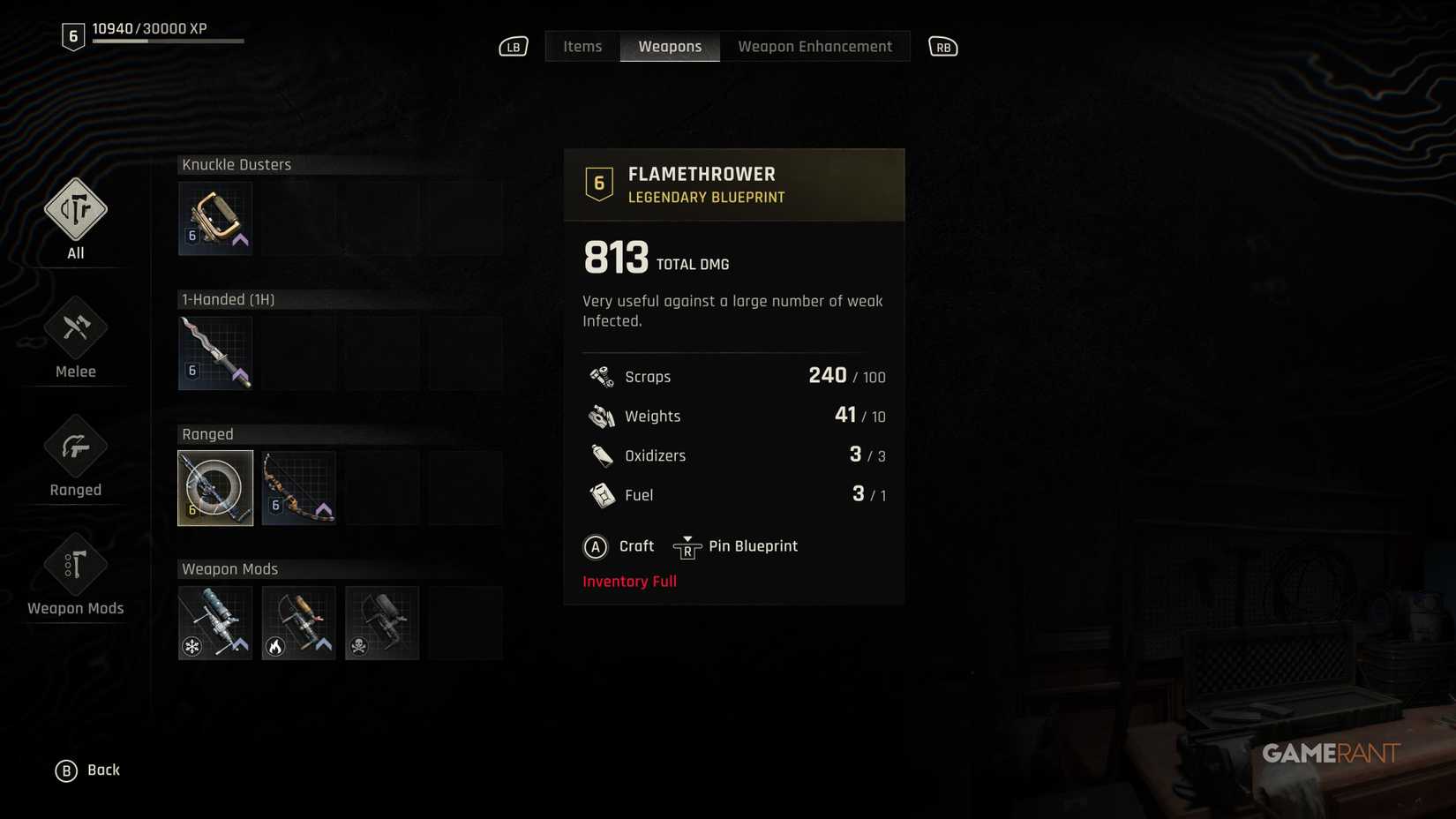Image resolution: width=1456 pixels, height=819 pixels.
Task: Click the Oxidizers resource icon
Action: (x=602, y=455)
